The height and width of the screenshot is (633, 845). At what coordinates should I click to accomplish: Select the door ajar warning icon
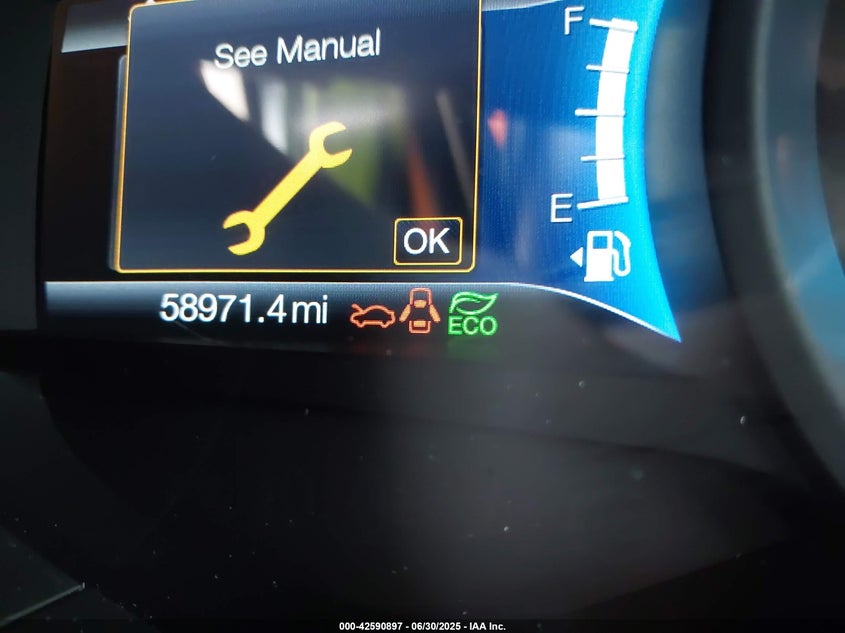coord(420,310)
